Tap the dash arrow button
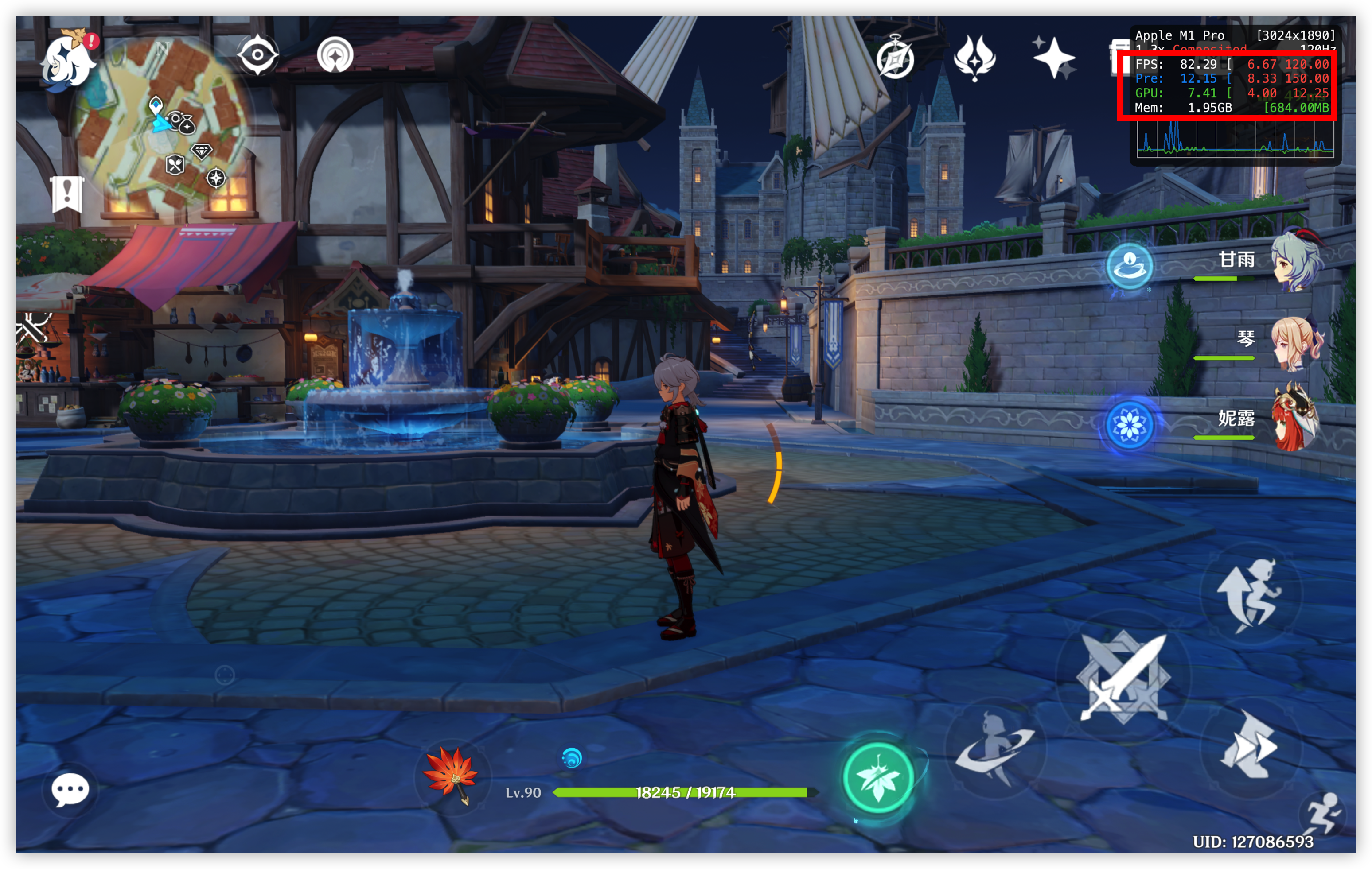Image resolution: width=1372 pixels, height=869 pixels. pos(1250,746)
